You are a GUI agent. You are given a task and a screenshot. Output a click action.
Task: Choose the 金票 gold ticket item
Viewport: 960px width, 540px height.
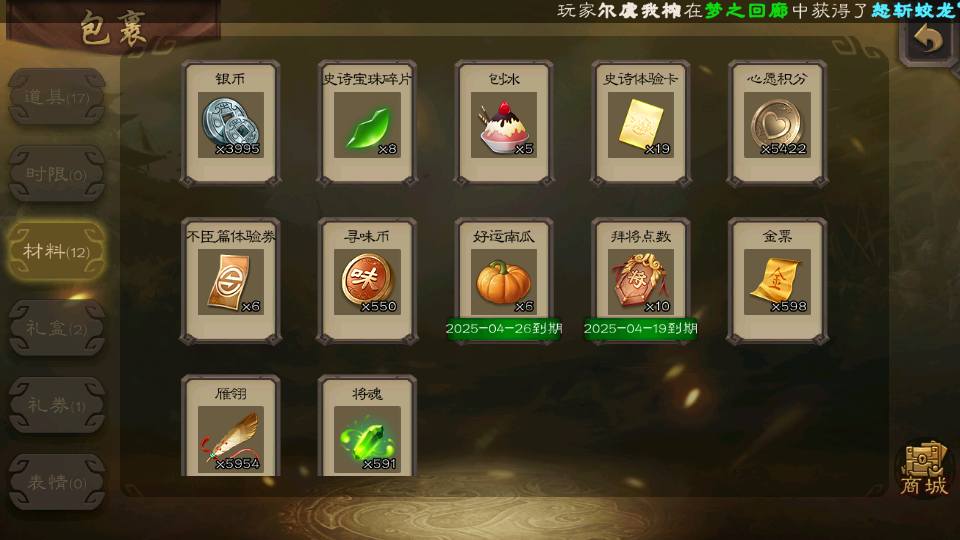click(776, 281)
